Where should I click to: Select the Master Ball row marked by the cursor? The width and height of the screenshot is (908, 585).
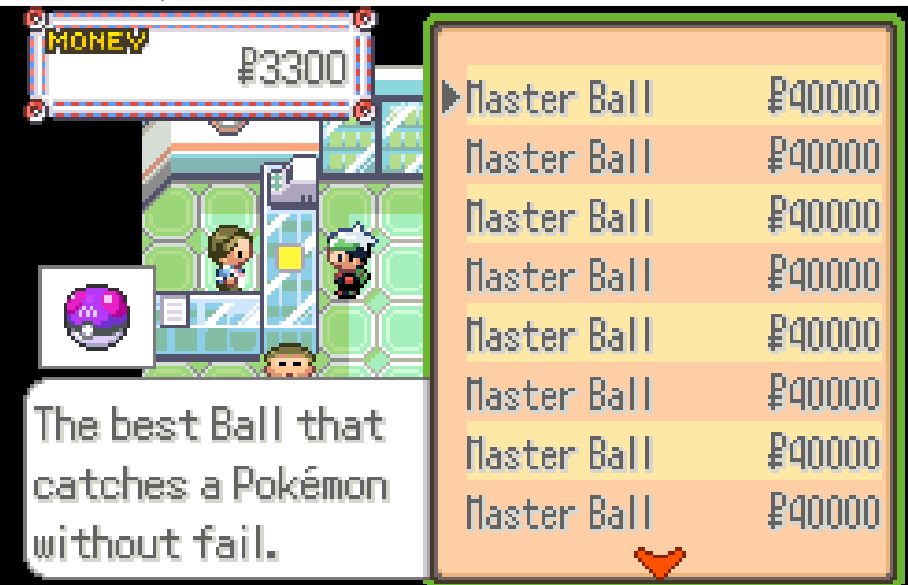660,97
